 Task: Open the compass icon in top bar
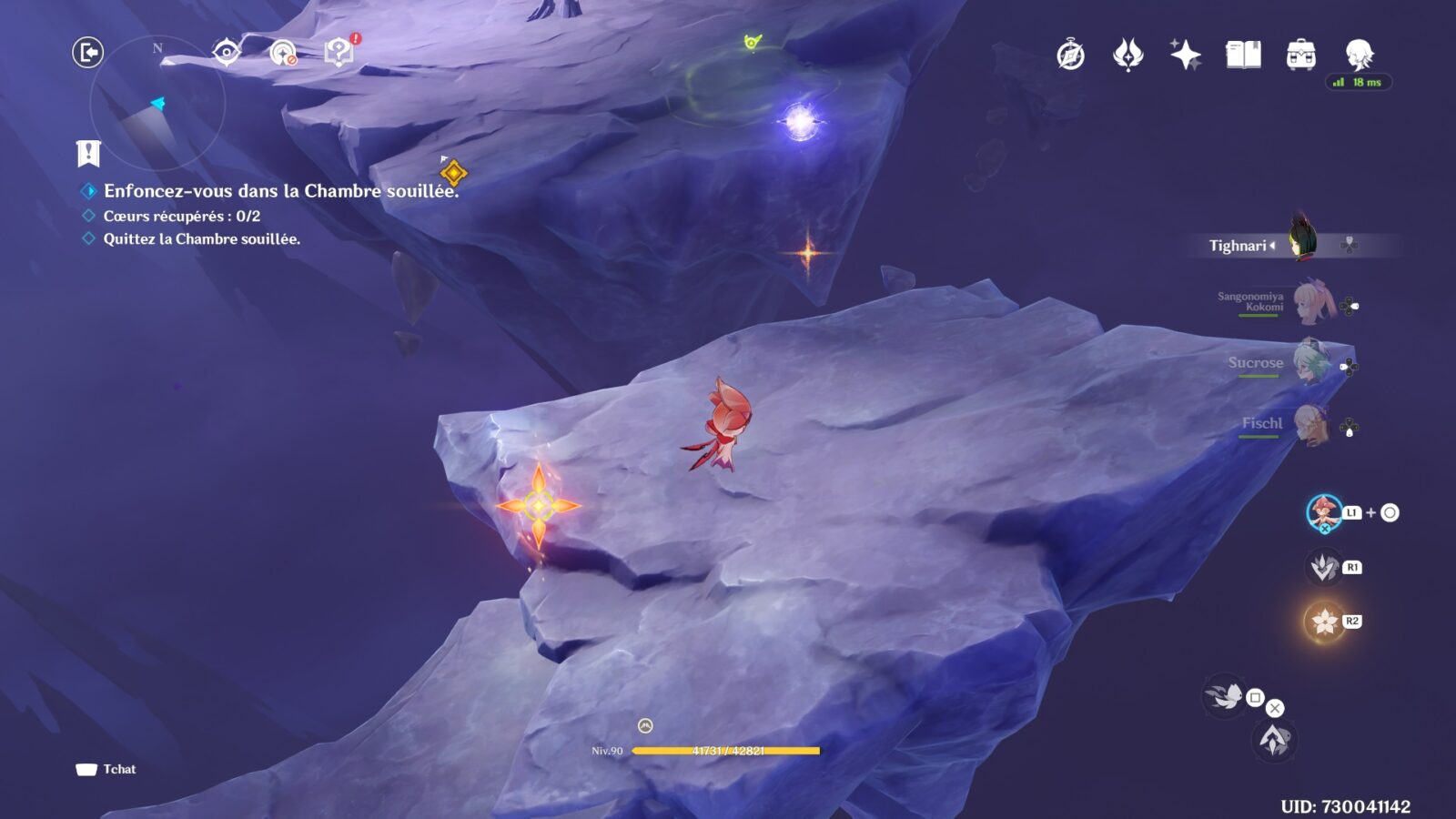tap(1070, 56)
